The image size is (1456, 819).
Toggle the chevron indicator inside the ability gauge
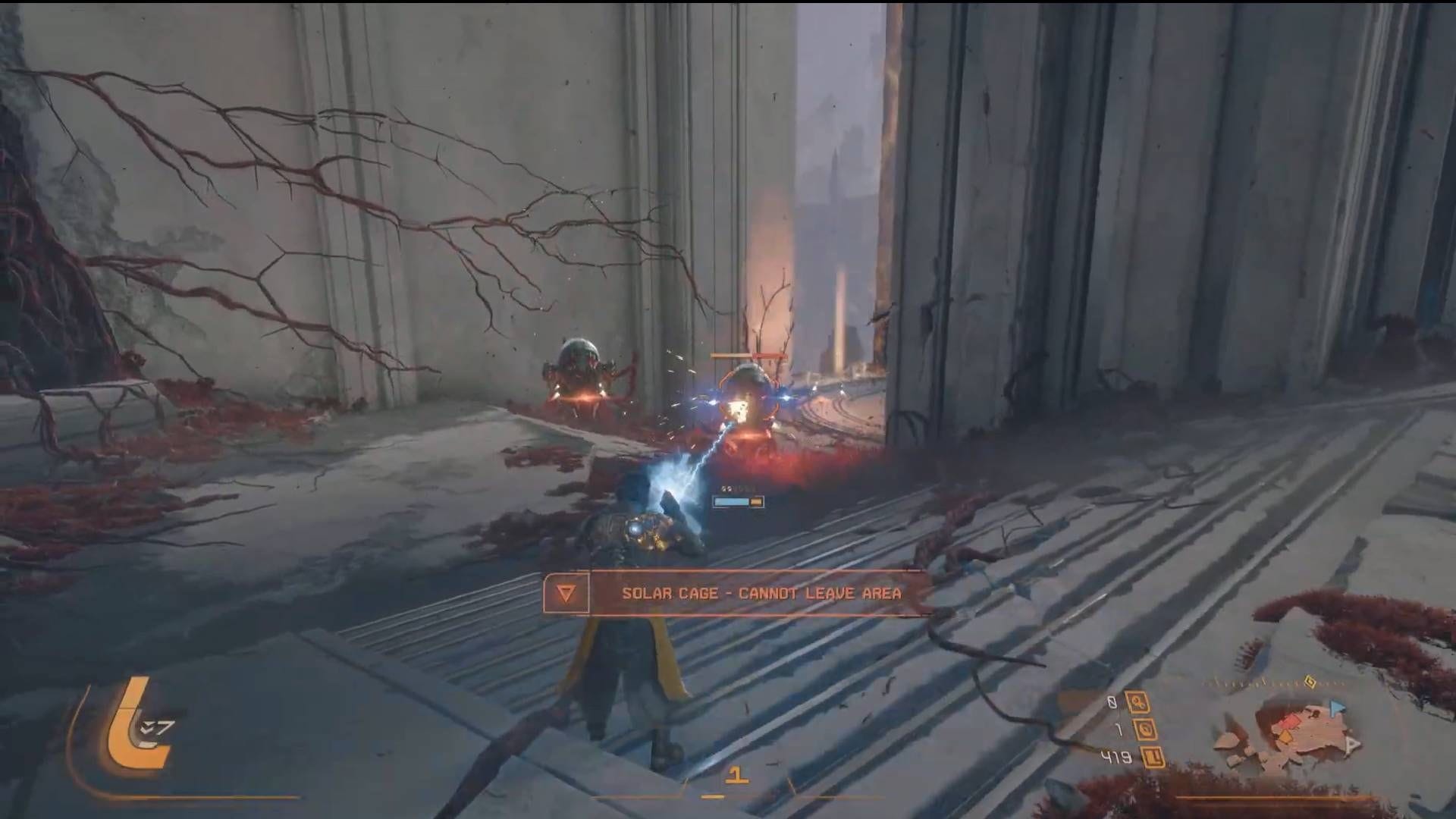pos(146,726)
